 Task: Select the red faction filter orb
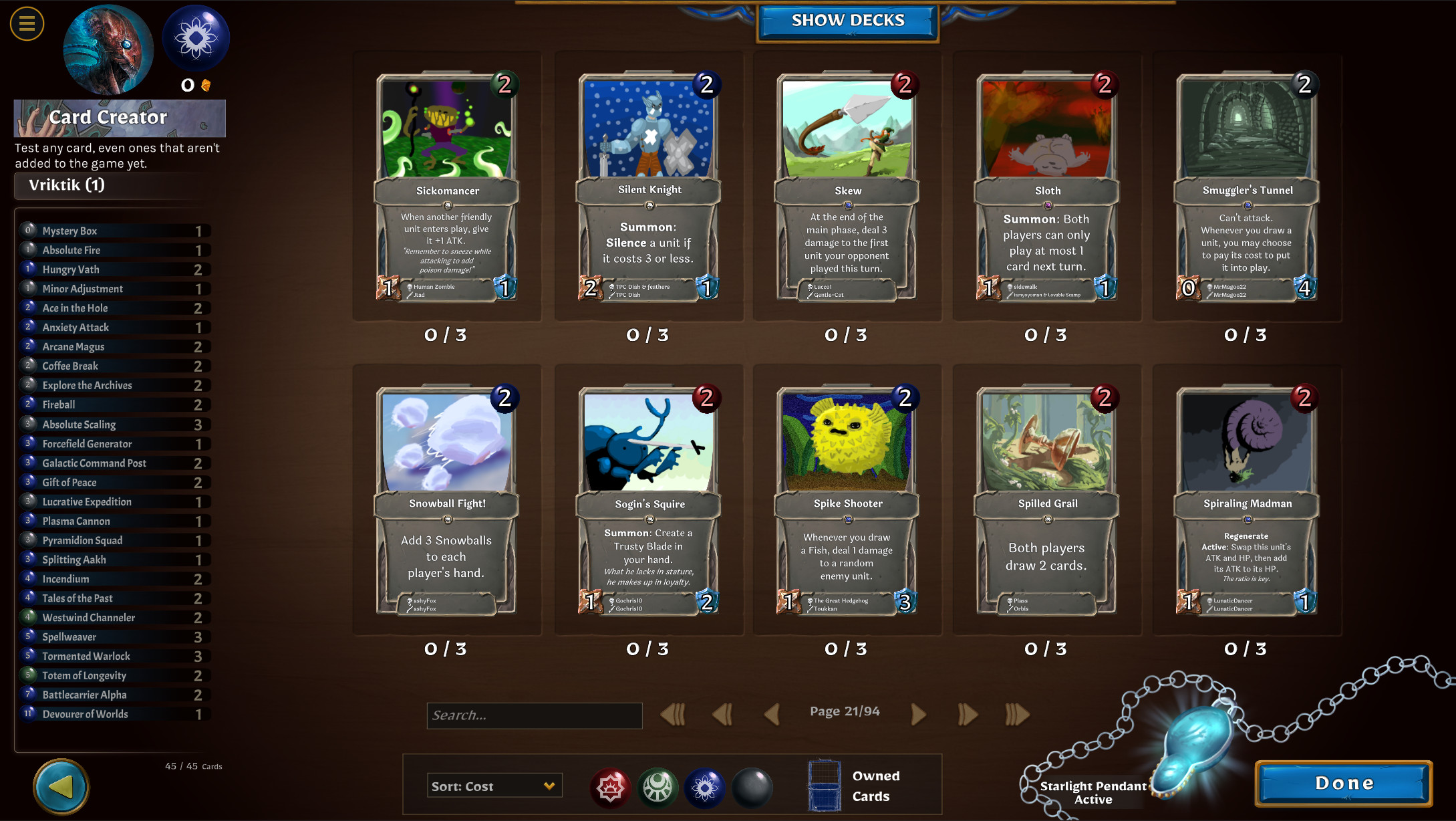611,788
